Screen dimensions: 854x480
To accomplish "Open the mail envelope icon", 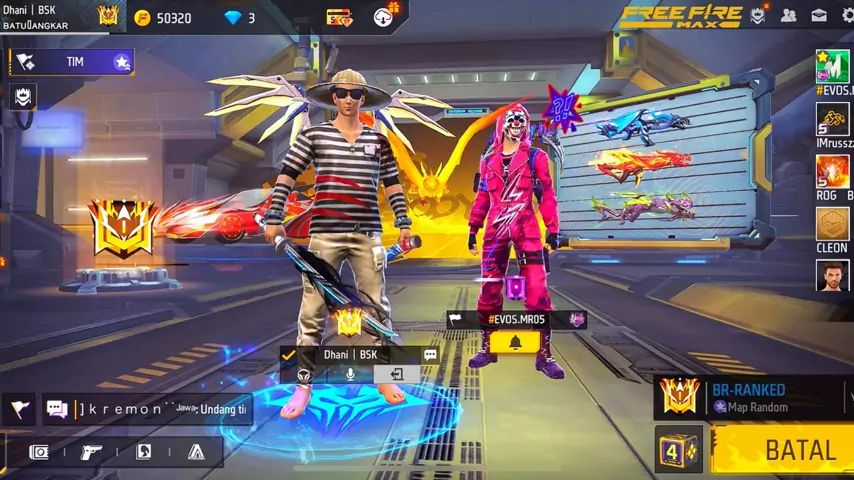I will click(819, 16).
